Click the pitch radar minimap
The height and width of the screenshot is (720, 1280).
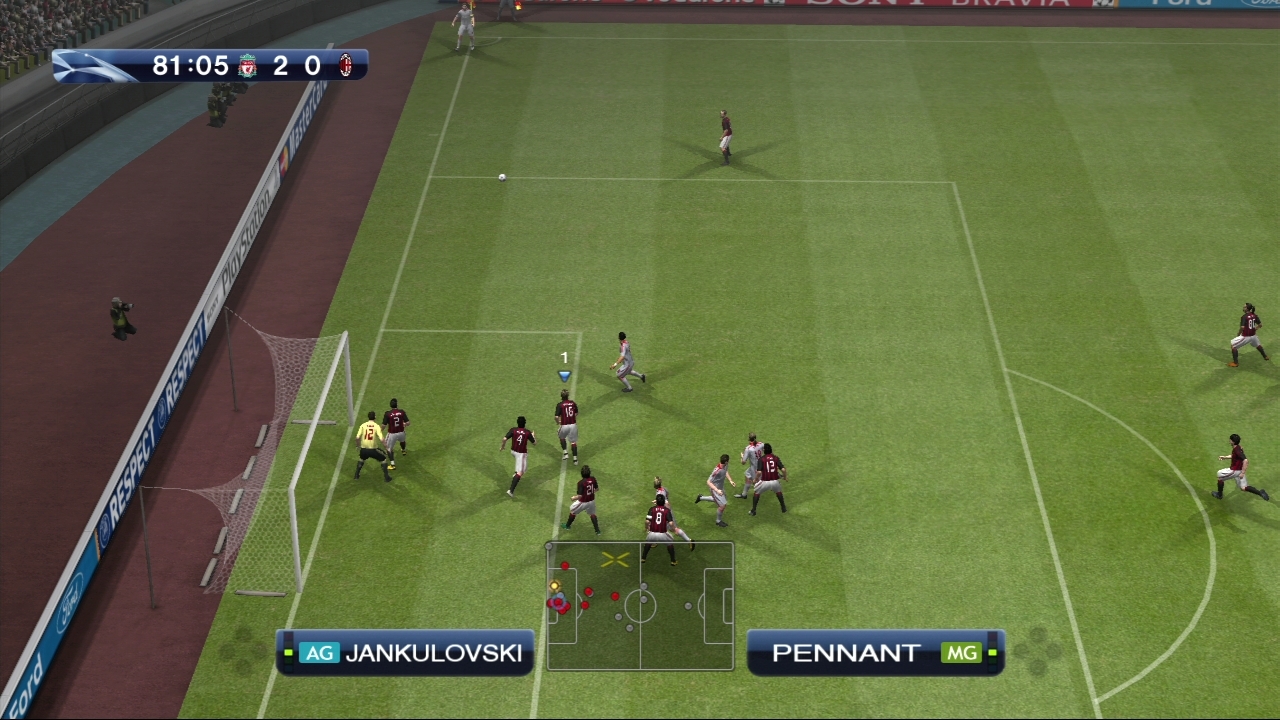[x=640, y=606]
